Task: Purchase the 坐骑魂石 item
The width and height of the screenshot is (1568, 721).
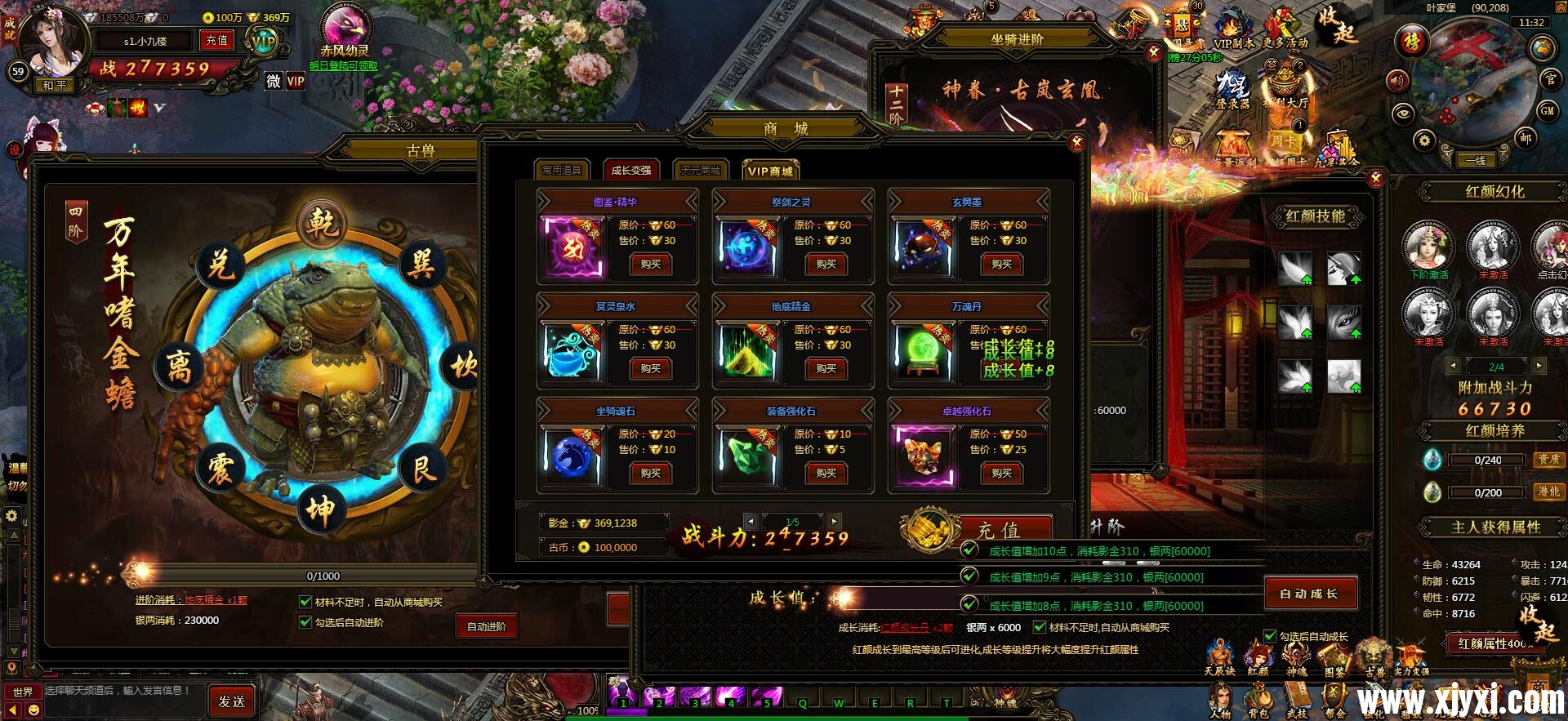Action: pyautogui.click(x=650, y=473)
